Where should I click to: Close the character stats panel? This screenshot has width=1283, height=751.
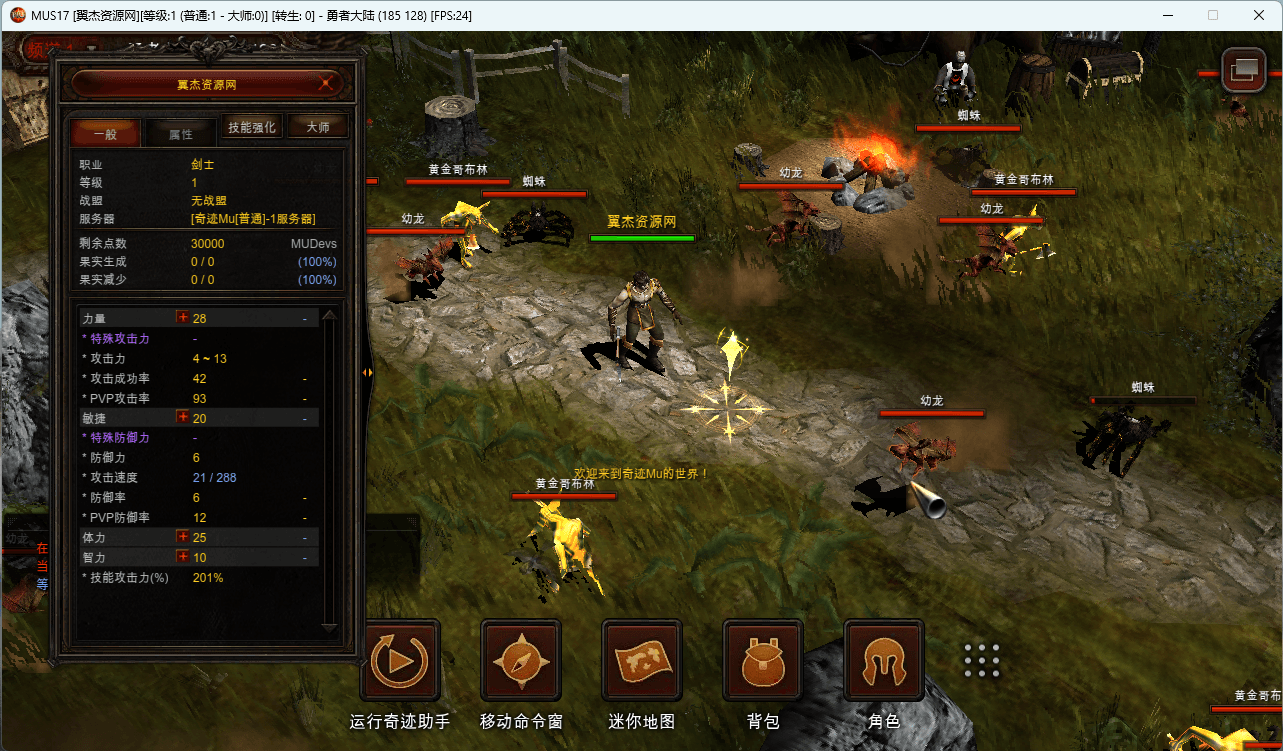point(325,84)
